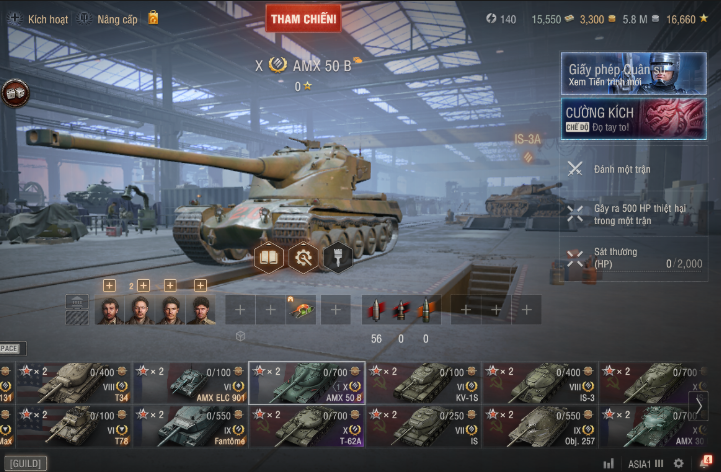Select the AMX ELC 901 tank tile
Viewport: 721px width, 472px height.
(190, 383)
